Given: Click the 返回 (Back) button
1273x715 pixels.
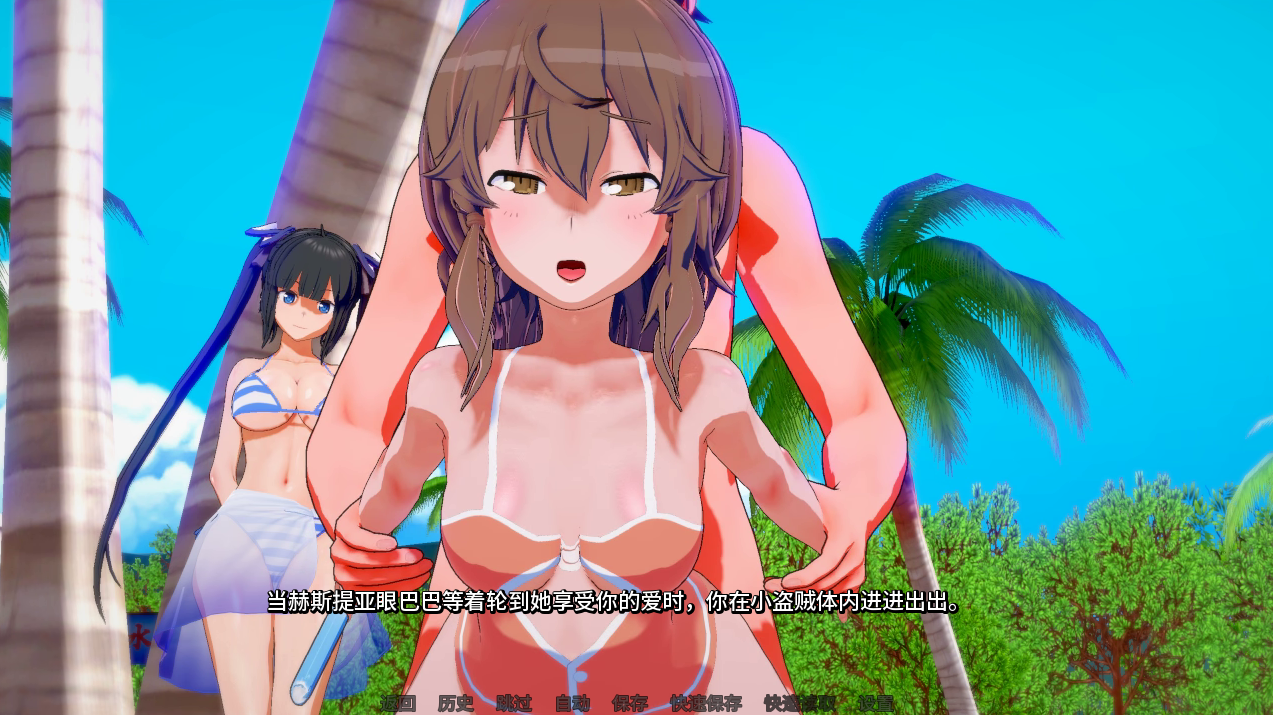Looking at the screenshot, I should coord(398,703).
